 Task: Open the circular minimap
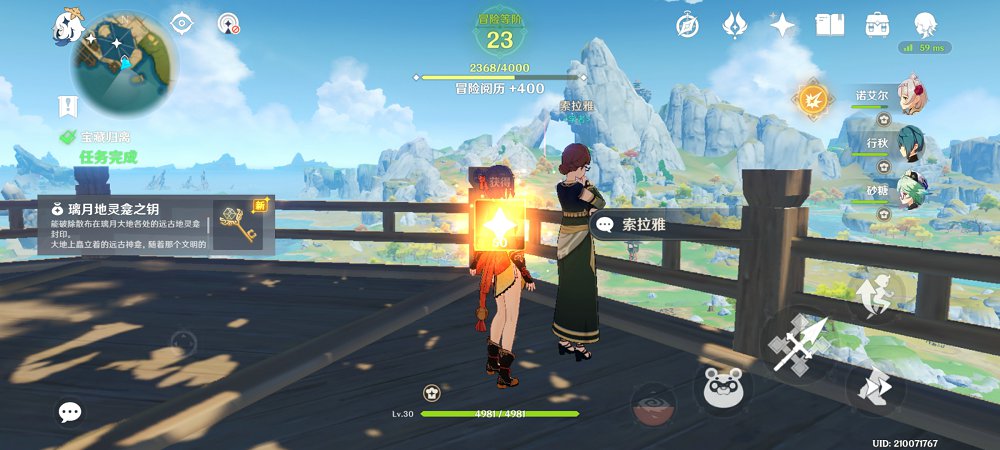click(124, 62)
